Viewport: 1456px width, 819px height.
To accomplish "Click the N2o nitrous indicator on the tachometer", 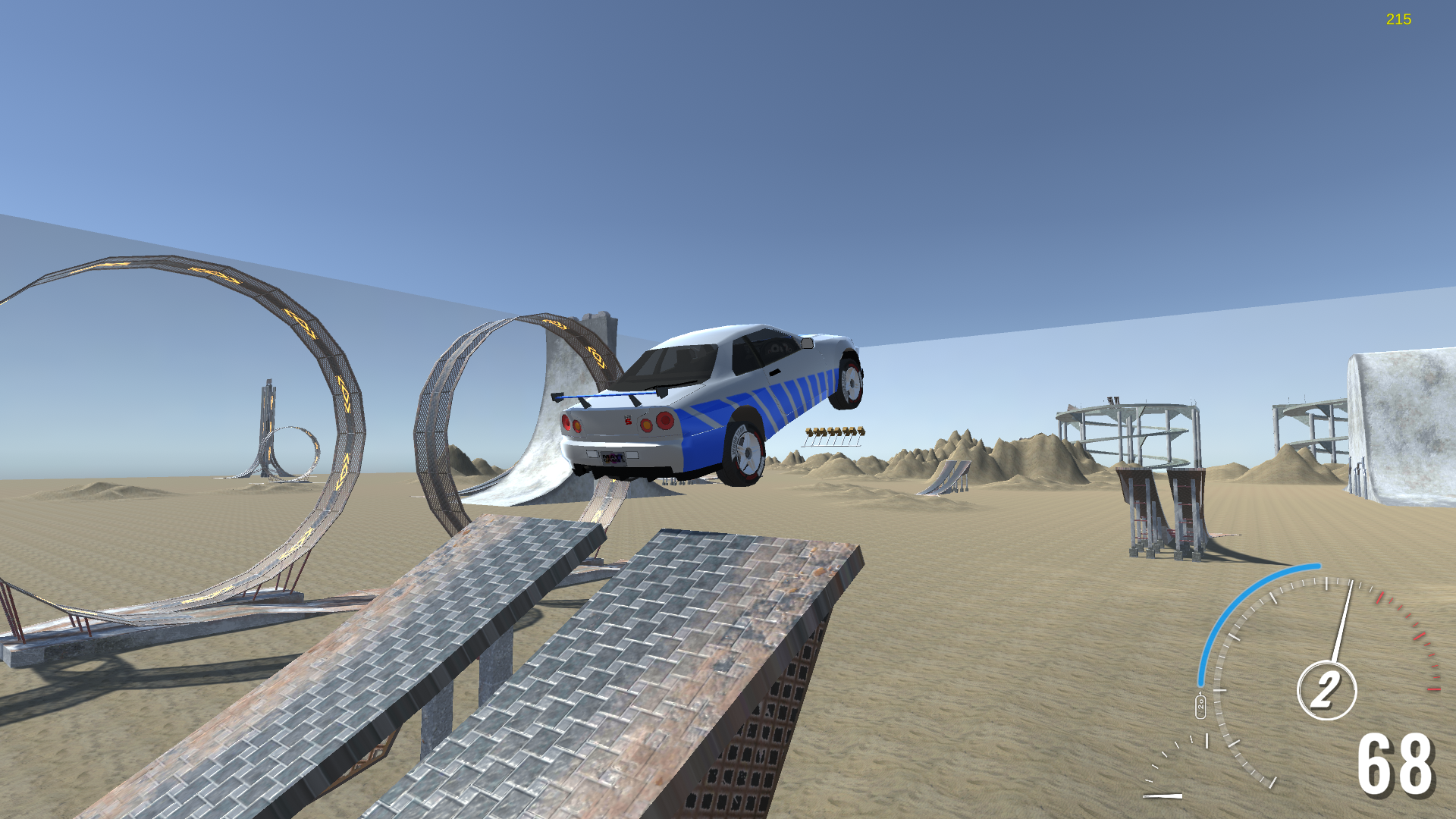I will click(1200, 705).
